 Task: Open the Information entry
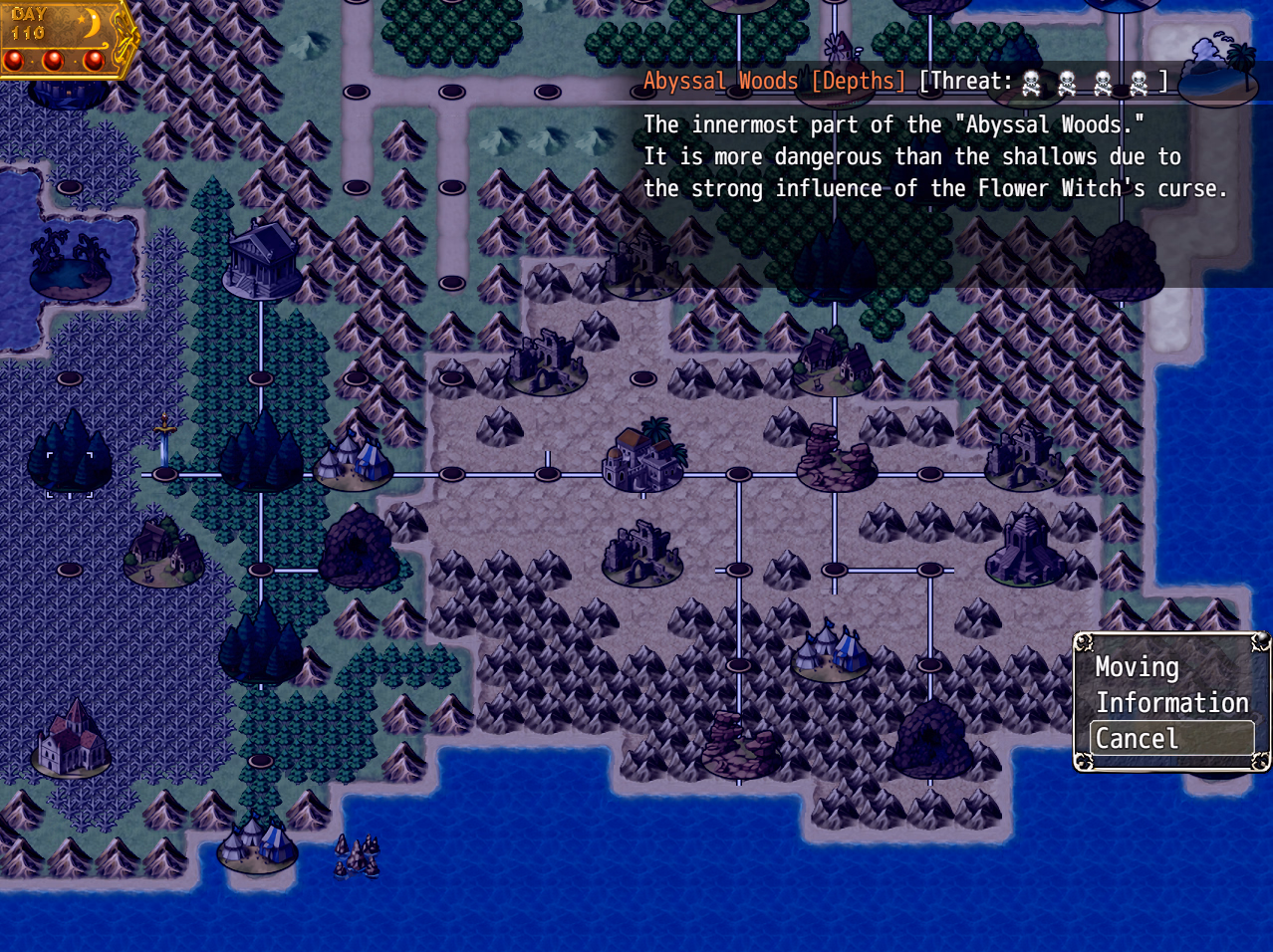click(x=1171, y=703)
